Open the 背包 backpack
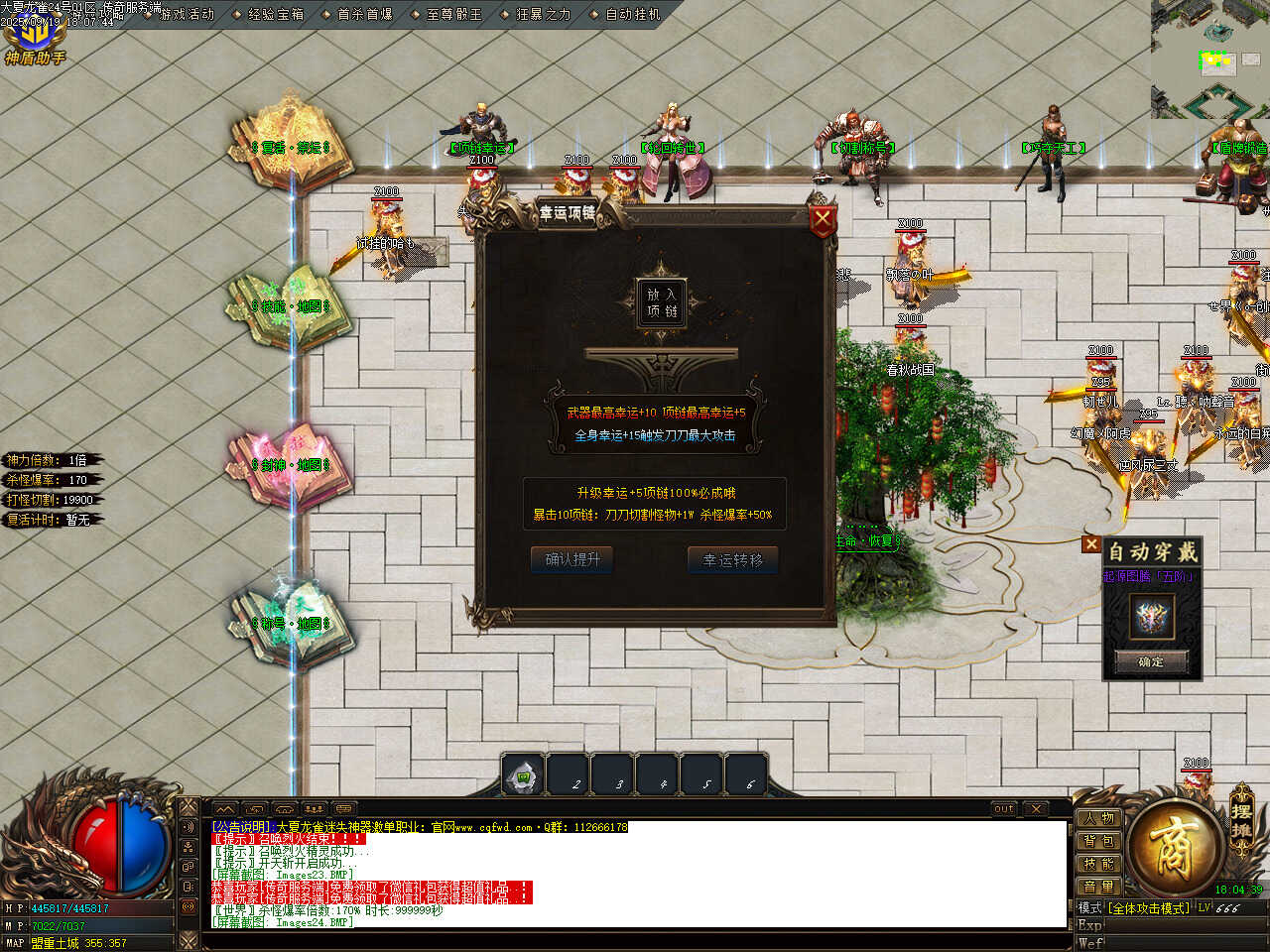This screenshot has height=952, width=1270. [x=1098, y=841]
